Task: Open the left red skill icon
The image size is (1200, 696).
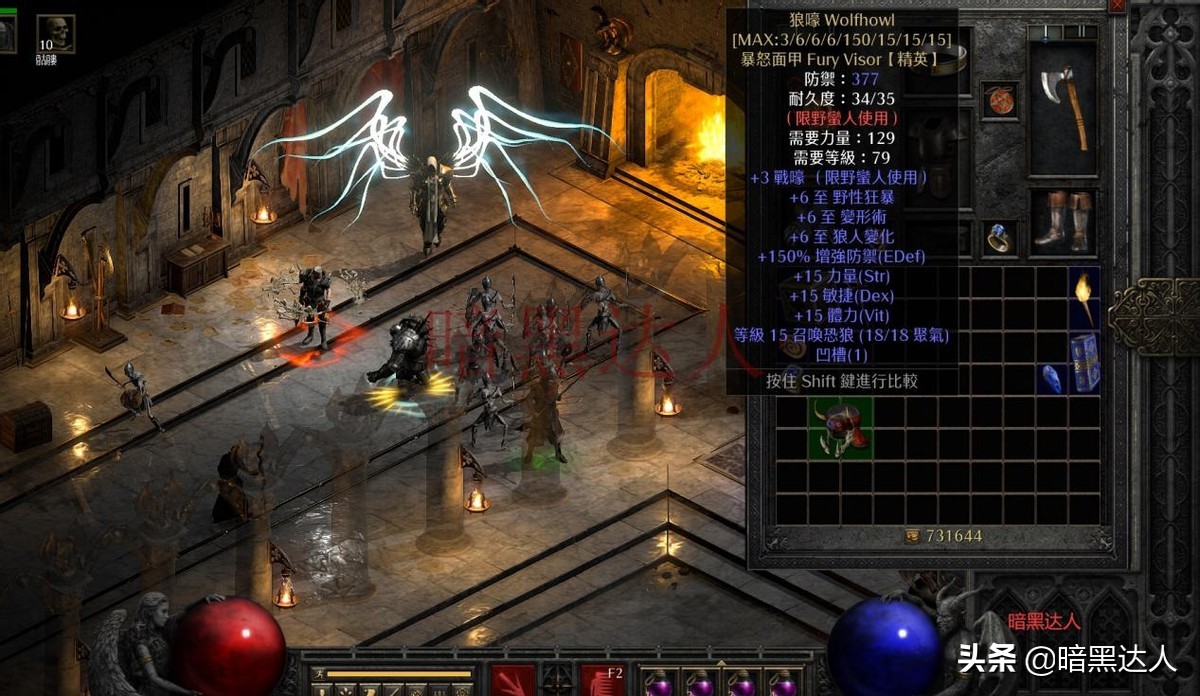Action: (512, 680)
